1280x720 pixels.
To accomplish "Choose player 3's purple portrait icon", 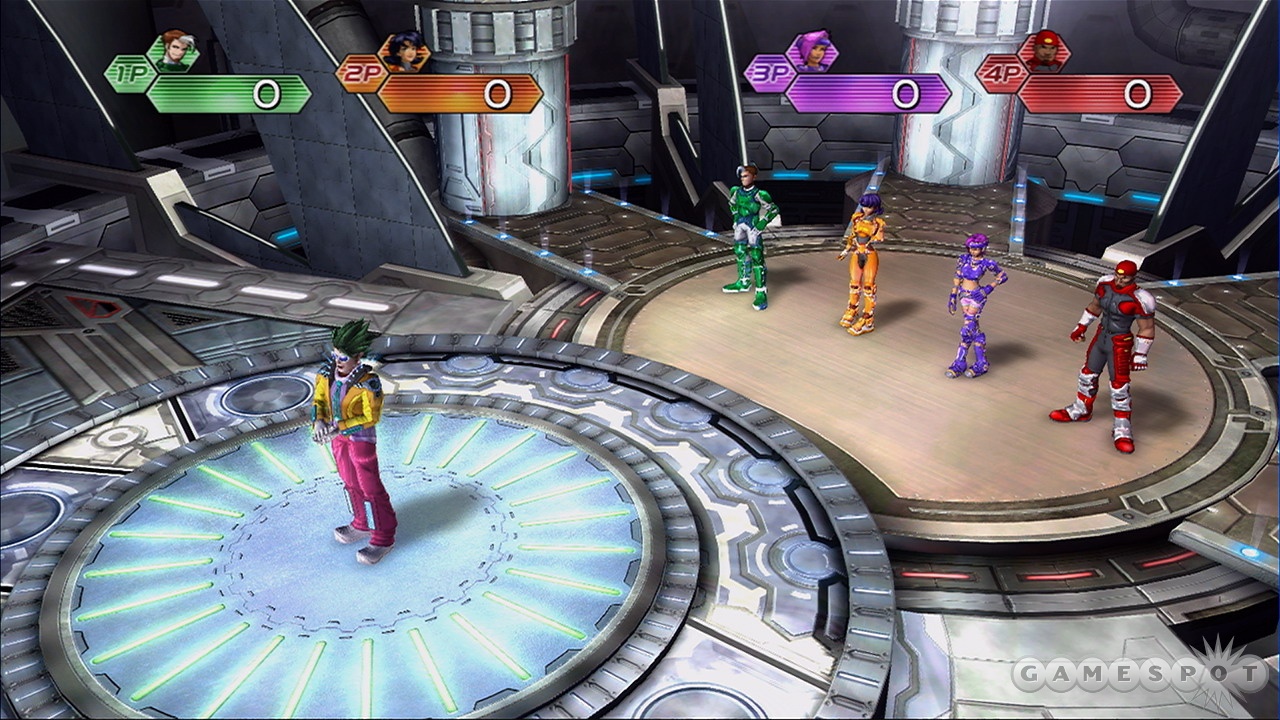I will click(x=810, y=51).
